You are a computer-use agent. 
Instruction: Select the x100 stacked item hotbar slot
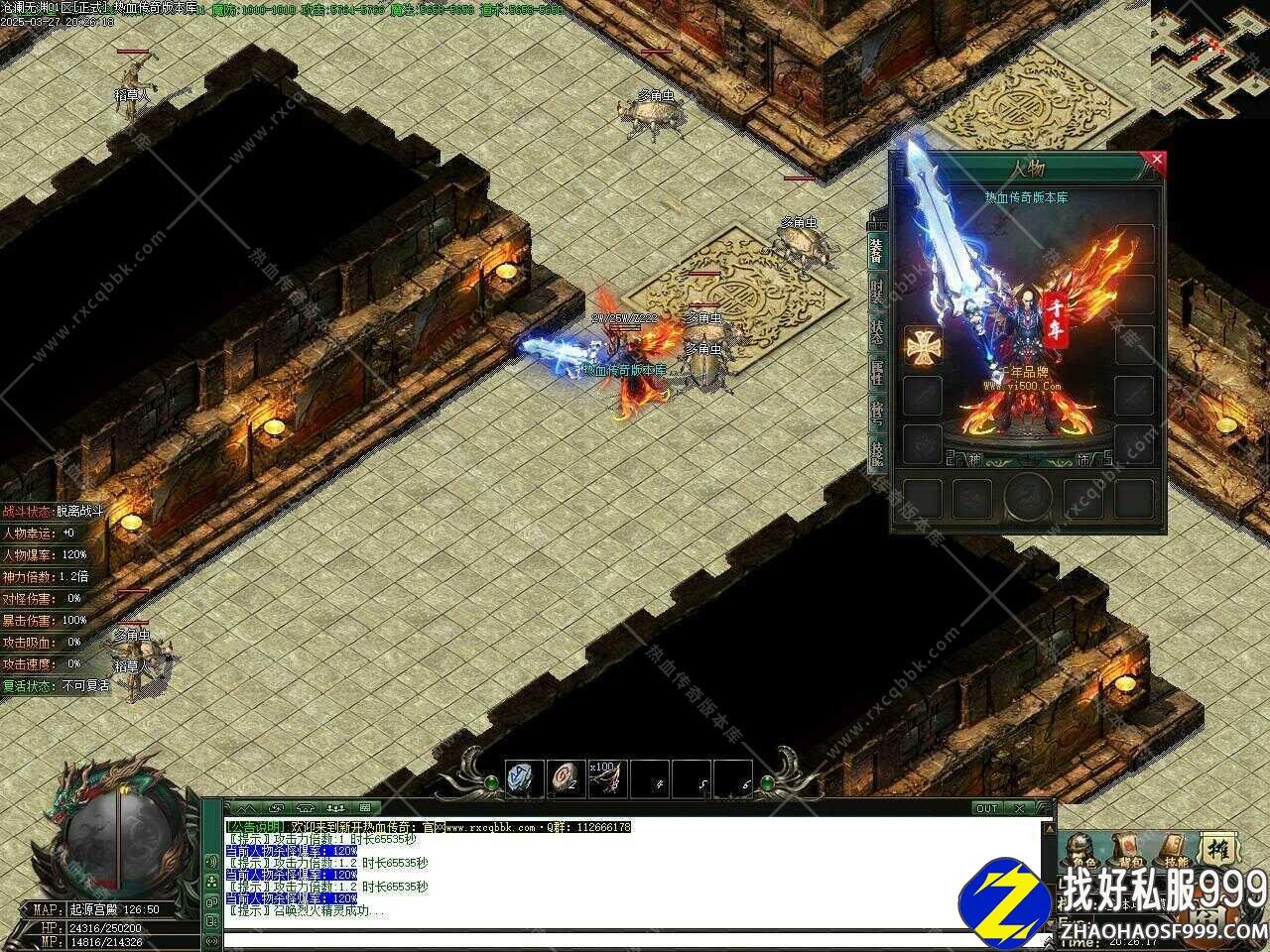pos(606,776)
